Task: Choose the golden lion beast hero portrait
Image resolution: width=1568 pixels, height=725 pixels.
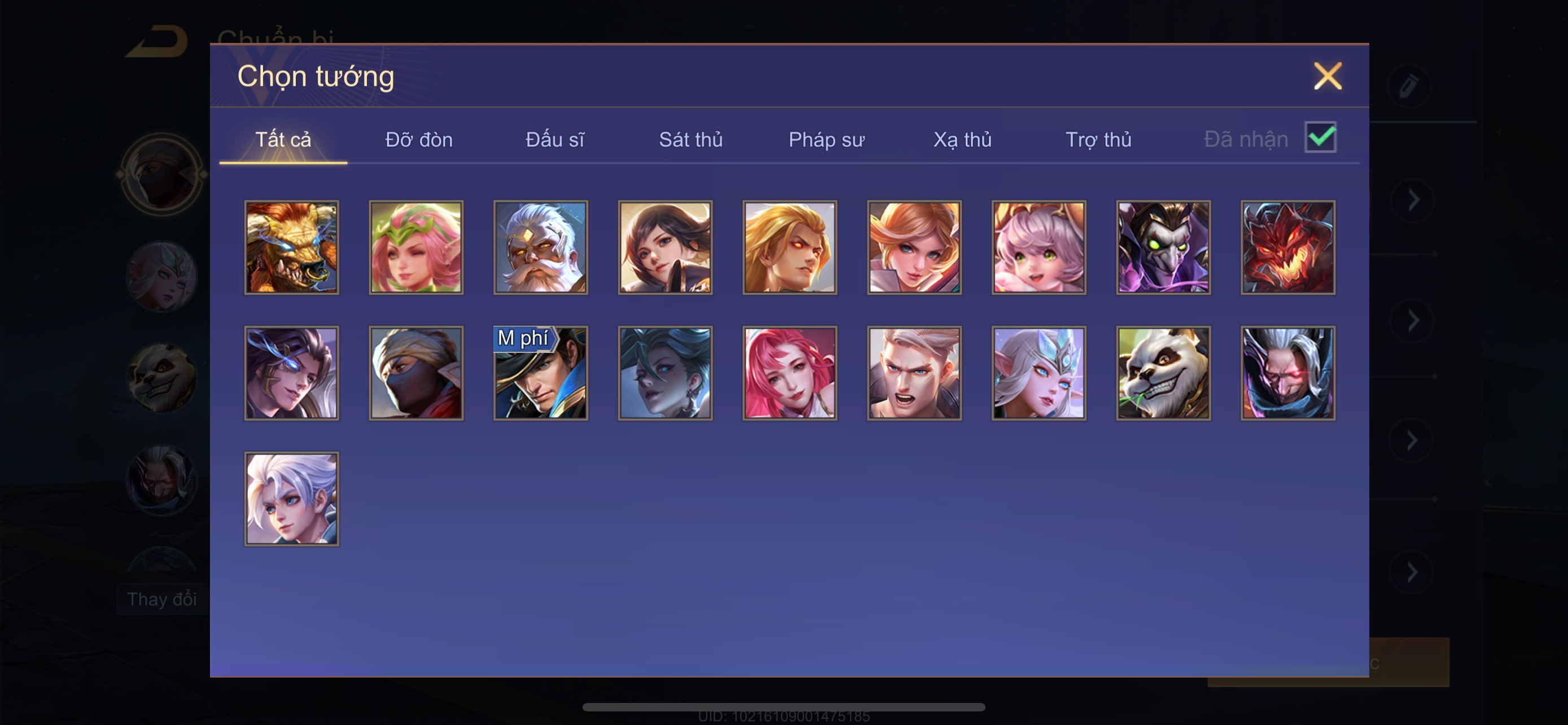Action: (292, 247)
